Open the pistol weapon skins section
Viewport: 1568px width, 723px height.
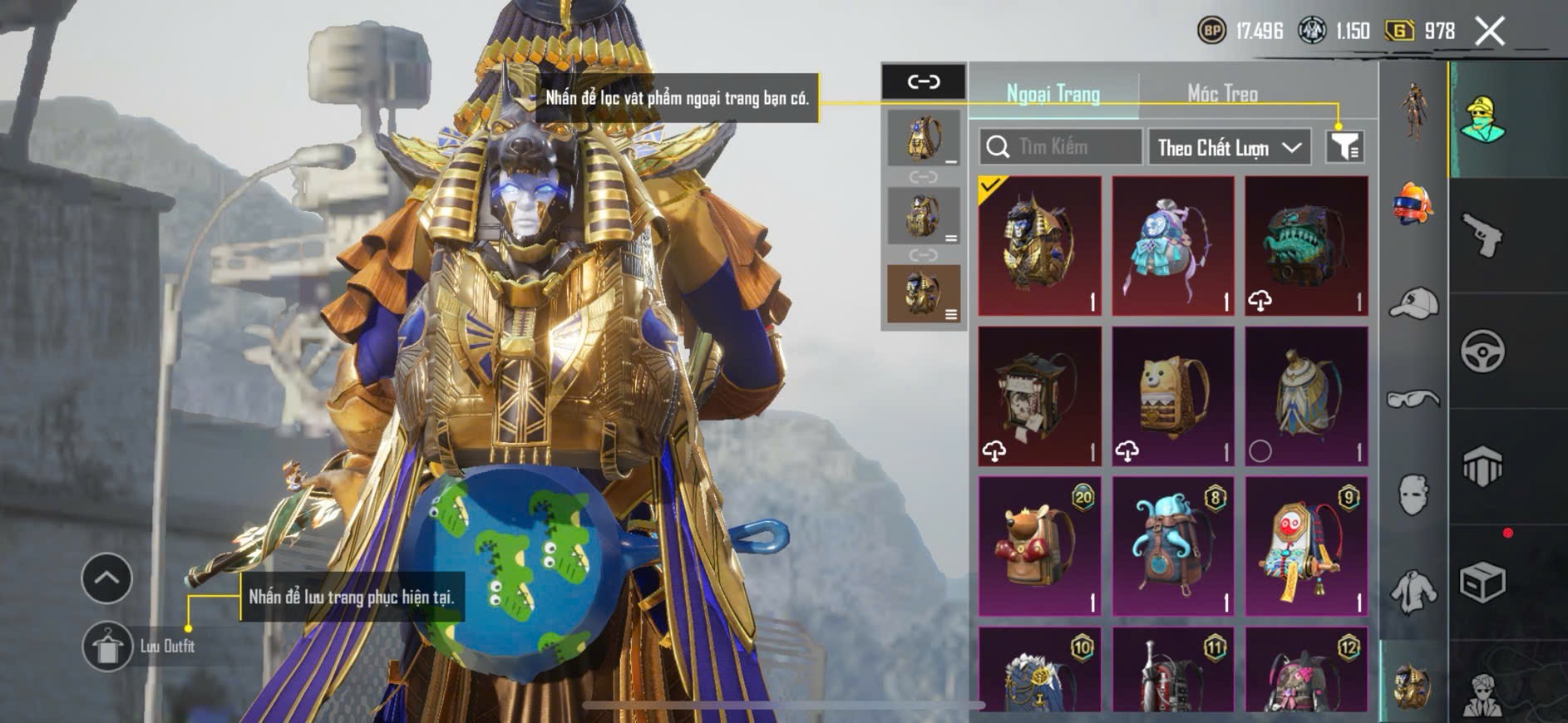[x=1482, y=235]
